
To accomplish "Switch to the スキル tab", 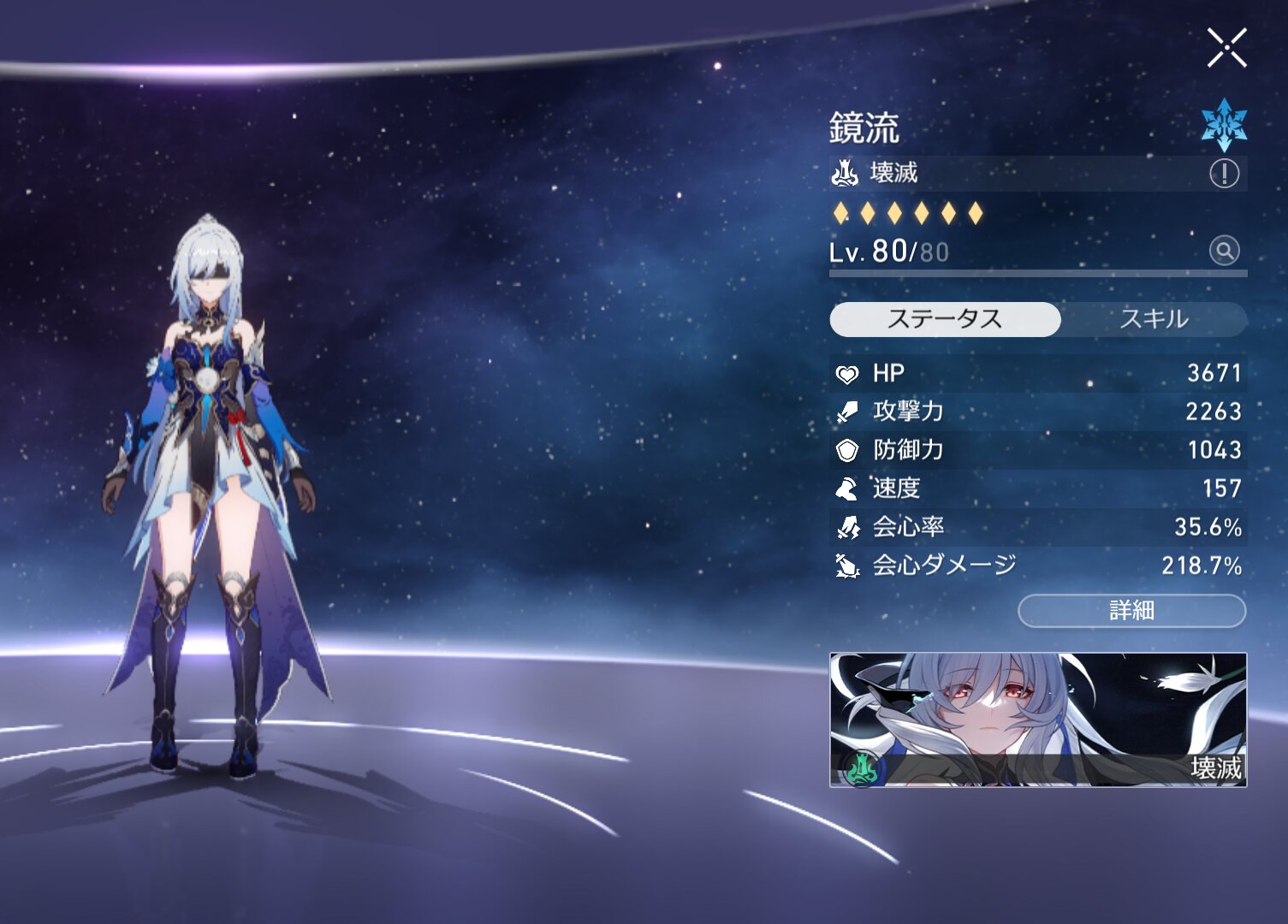I will pos(1154,319).
